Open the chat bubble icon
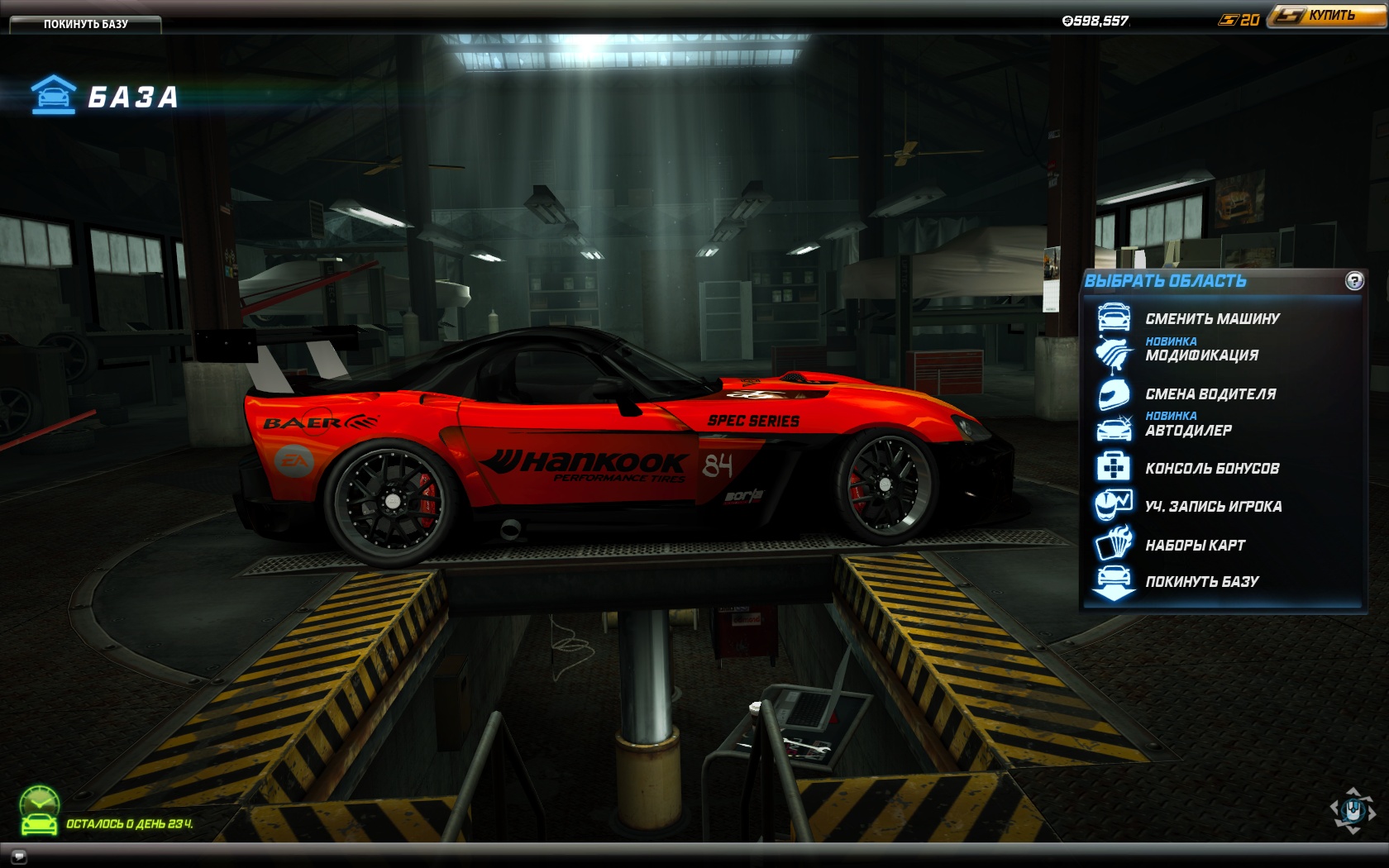This screenshot has height=868, width=1389. click(18, 856)
